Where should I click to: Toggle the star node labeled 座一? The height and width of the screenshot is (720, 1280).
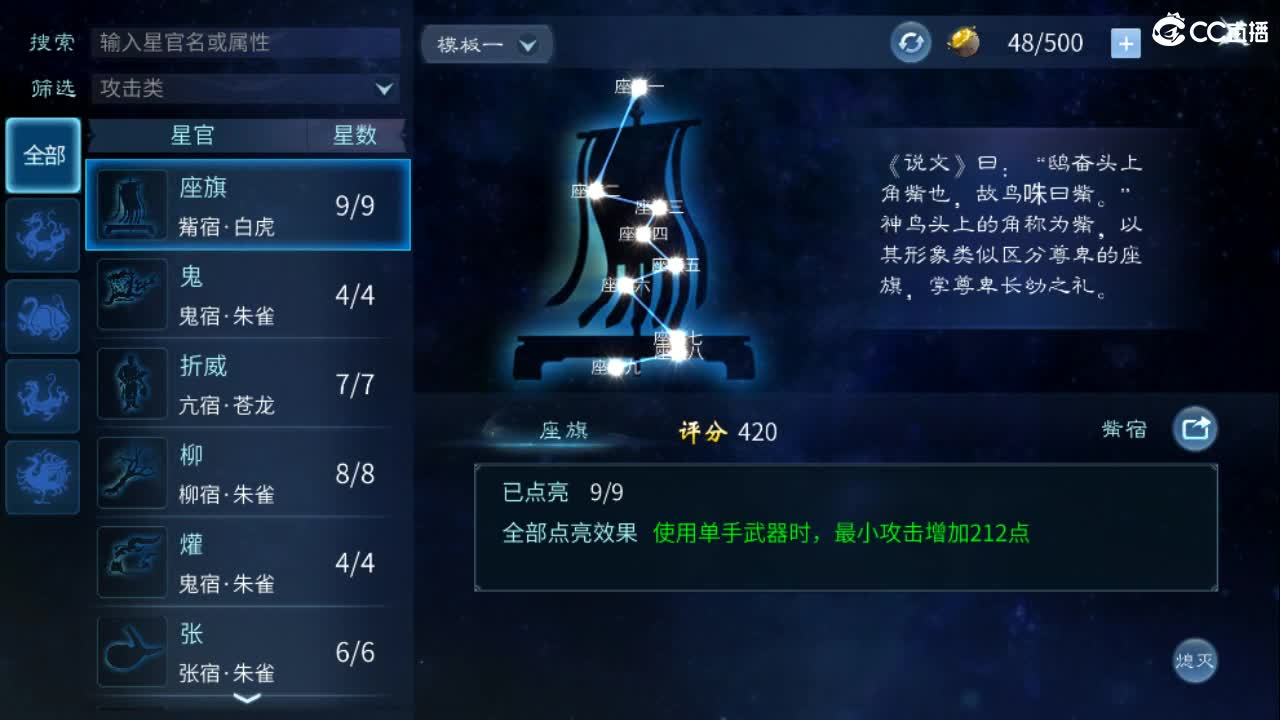[x=638, y=88]
